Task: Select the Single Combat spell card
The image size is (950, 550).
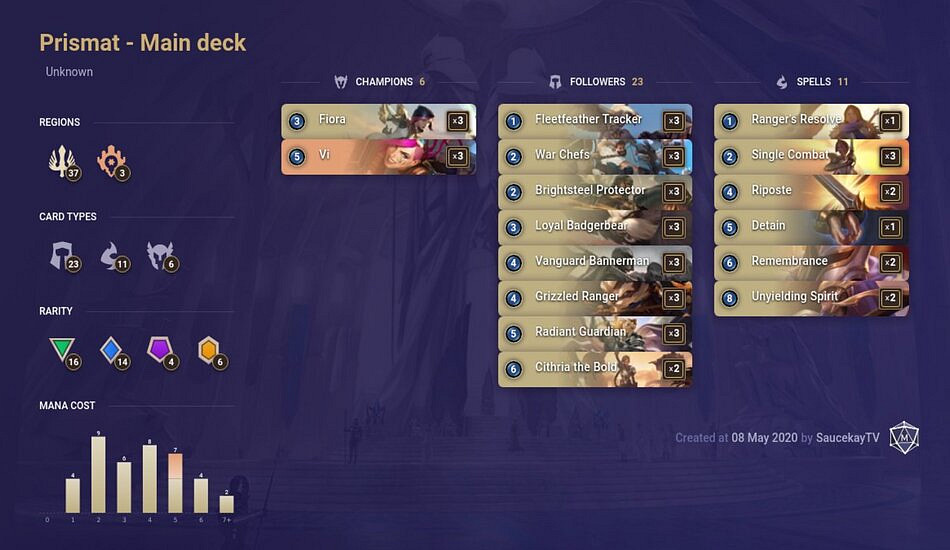Action: 811,156
